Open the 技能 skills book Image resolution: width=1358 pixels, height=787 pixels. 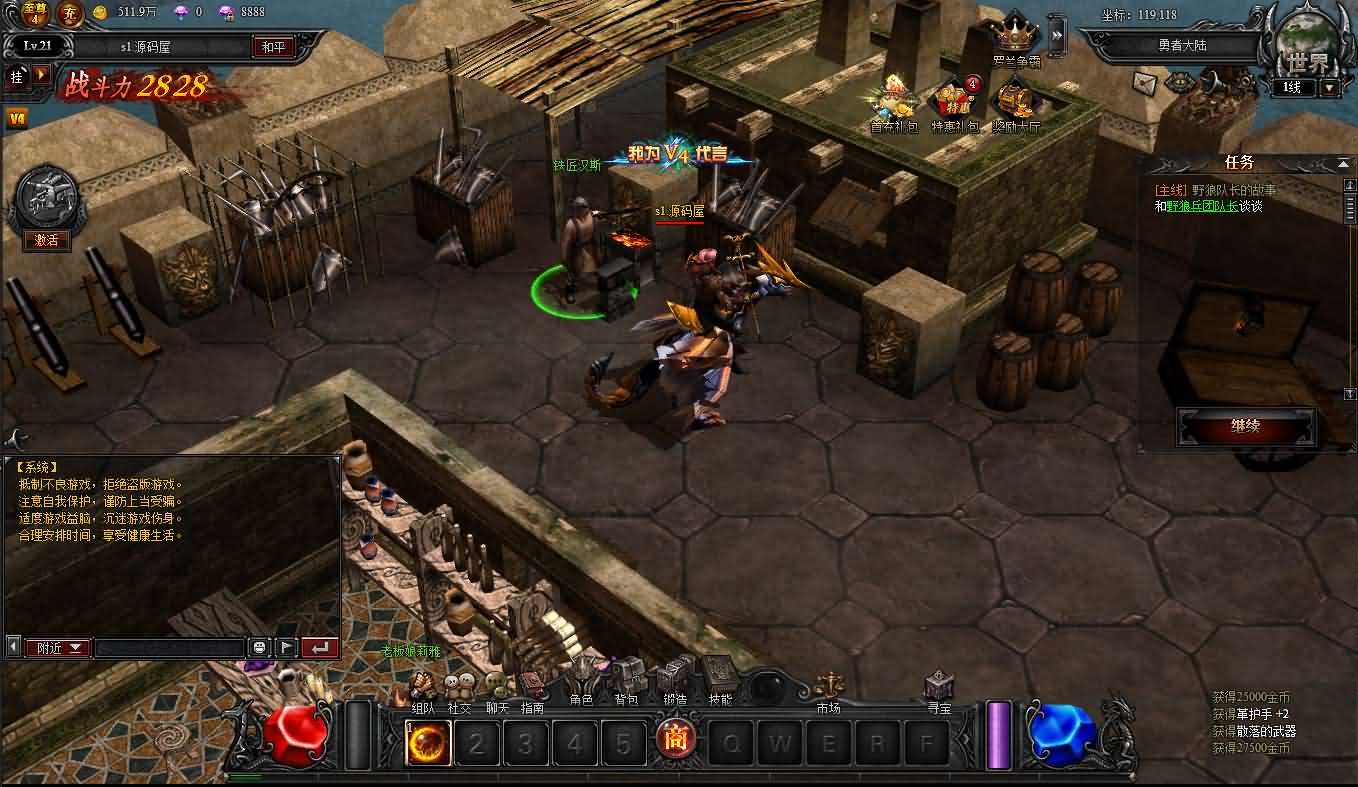pyautogui.click(x=720, y=678)
